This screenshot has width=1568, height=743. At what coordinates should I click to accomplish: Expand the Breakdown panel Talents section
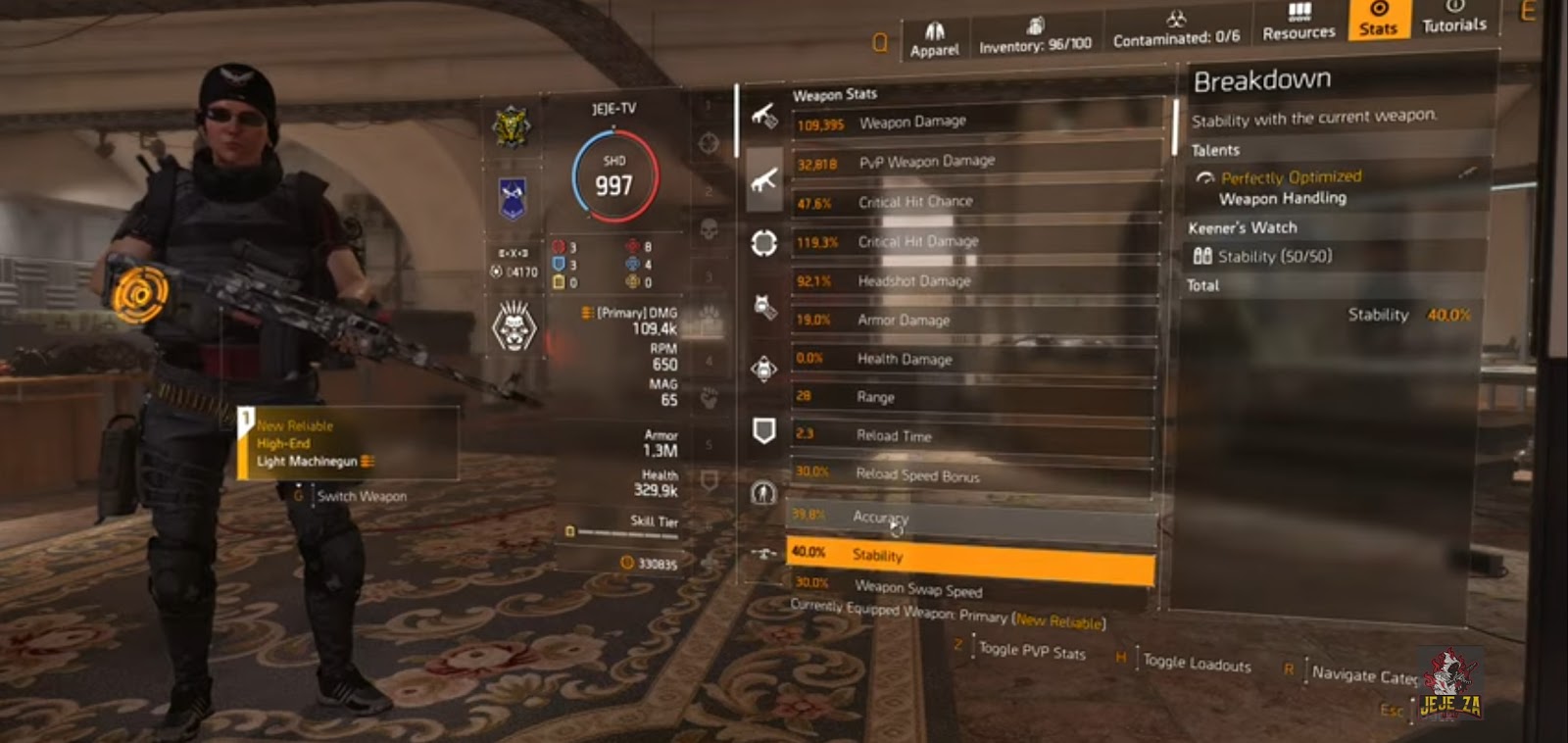coord(1215,150)
